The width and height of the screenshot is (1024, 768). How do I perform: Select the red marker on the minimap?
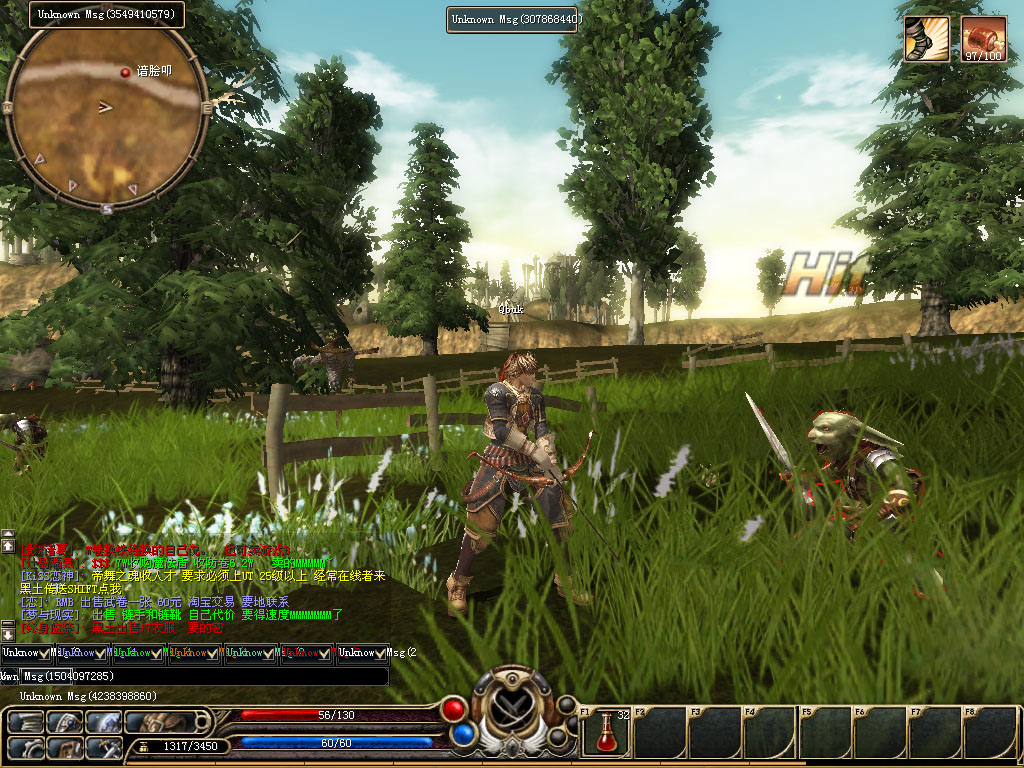[x=126, y=72]
